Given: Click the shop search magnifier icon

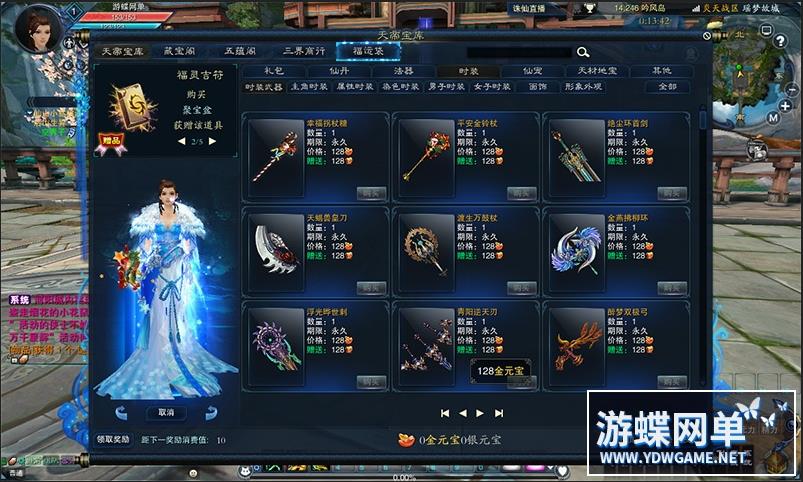Looking at the screenshot, I should (582, 52).
